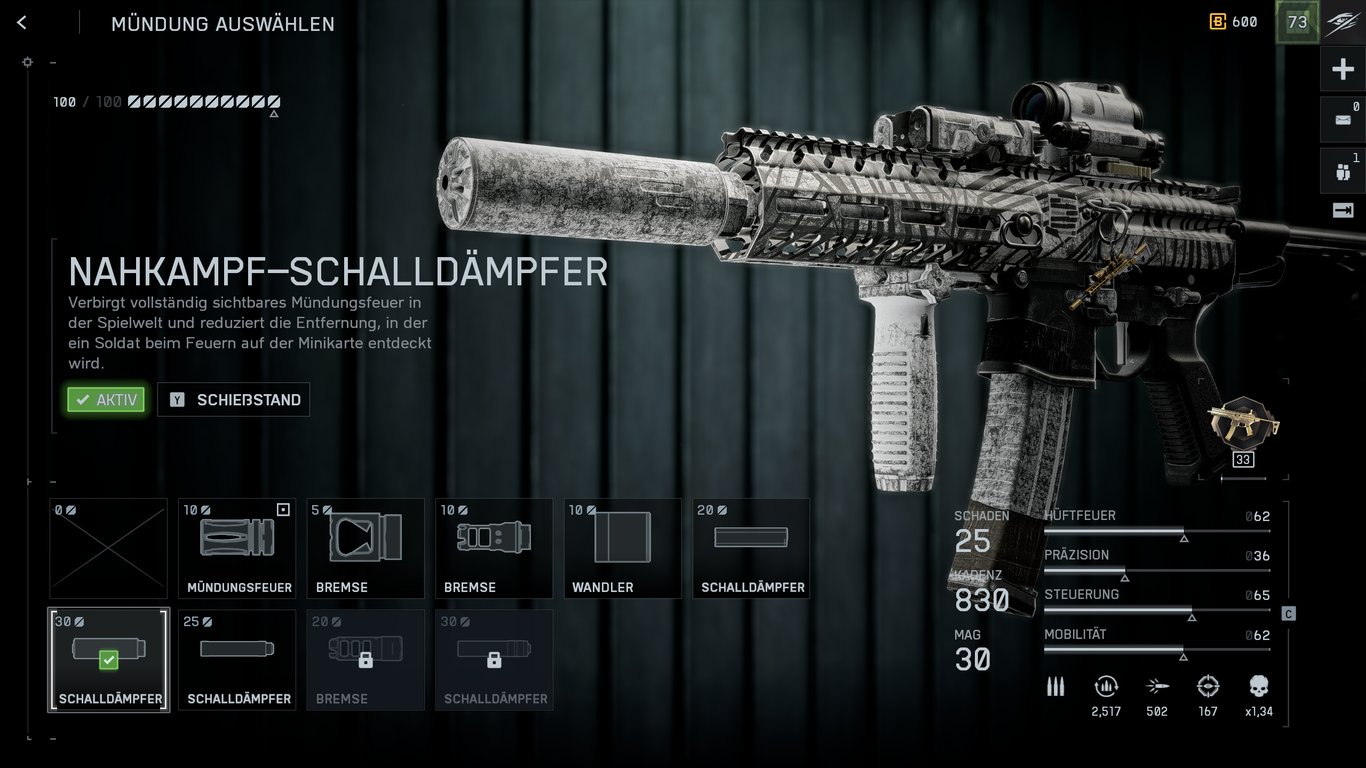
Task: Click the back arrow to exit muzzle selection
Action: [22, 21]
